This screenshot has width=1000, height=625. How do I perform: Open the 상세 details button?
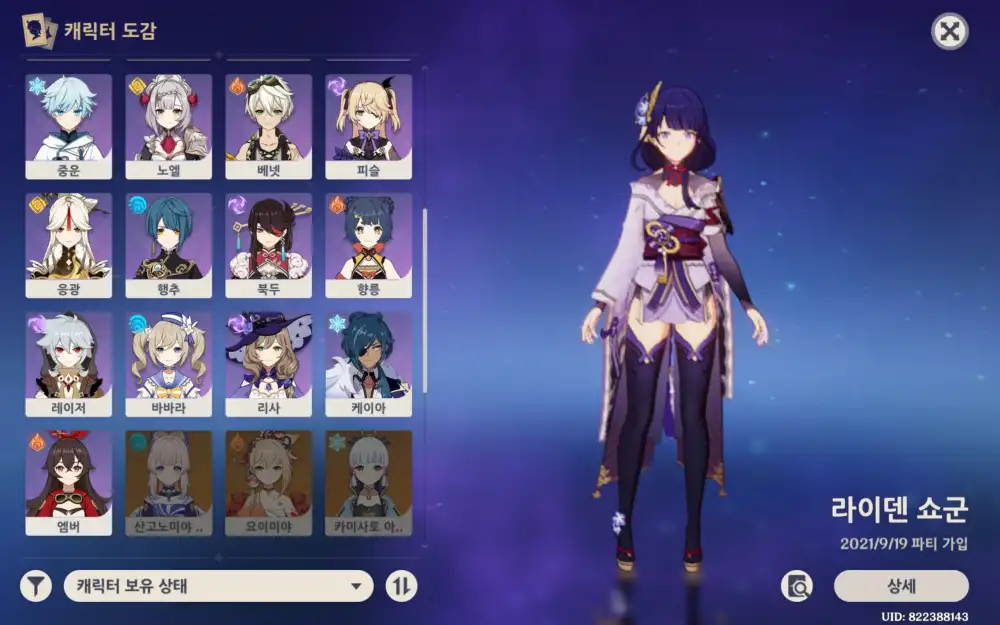point(901,586)
